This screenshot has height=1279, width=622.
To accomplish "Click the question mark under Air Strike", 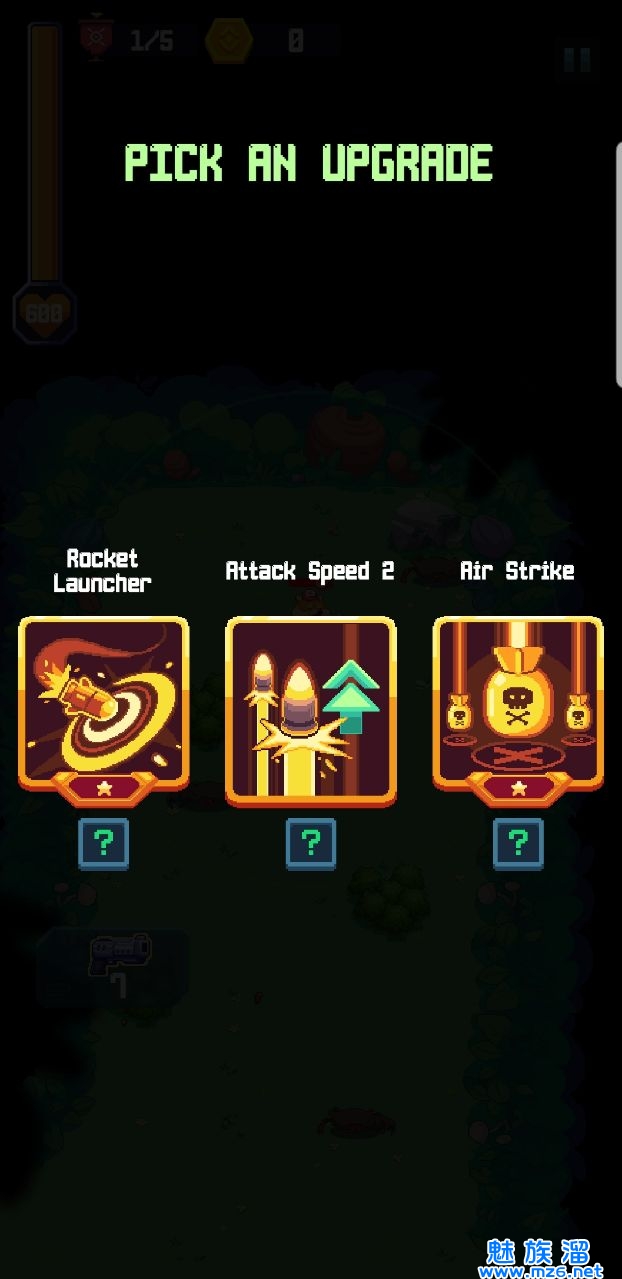I will point(518,844).
